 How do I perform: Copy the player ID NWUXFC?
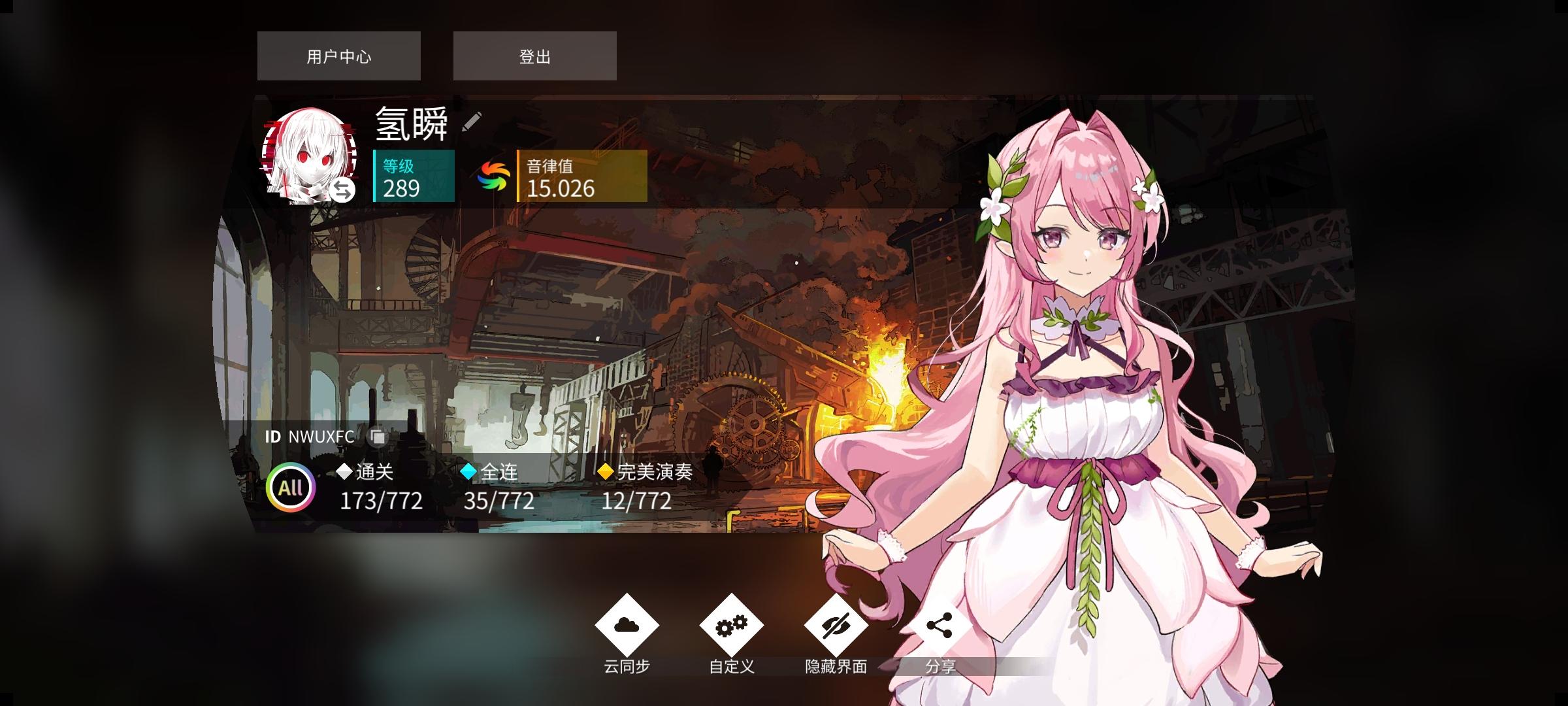[x=378, y=437]
